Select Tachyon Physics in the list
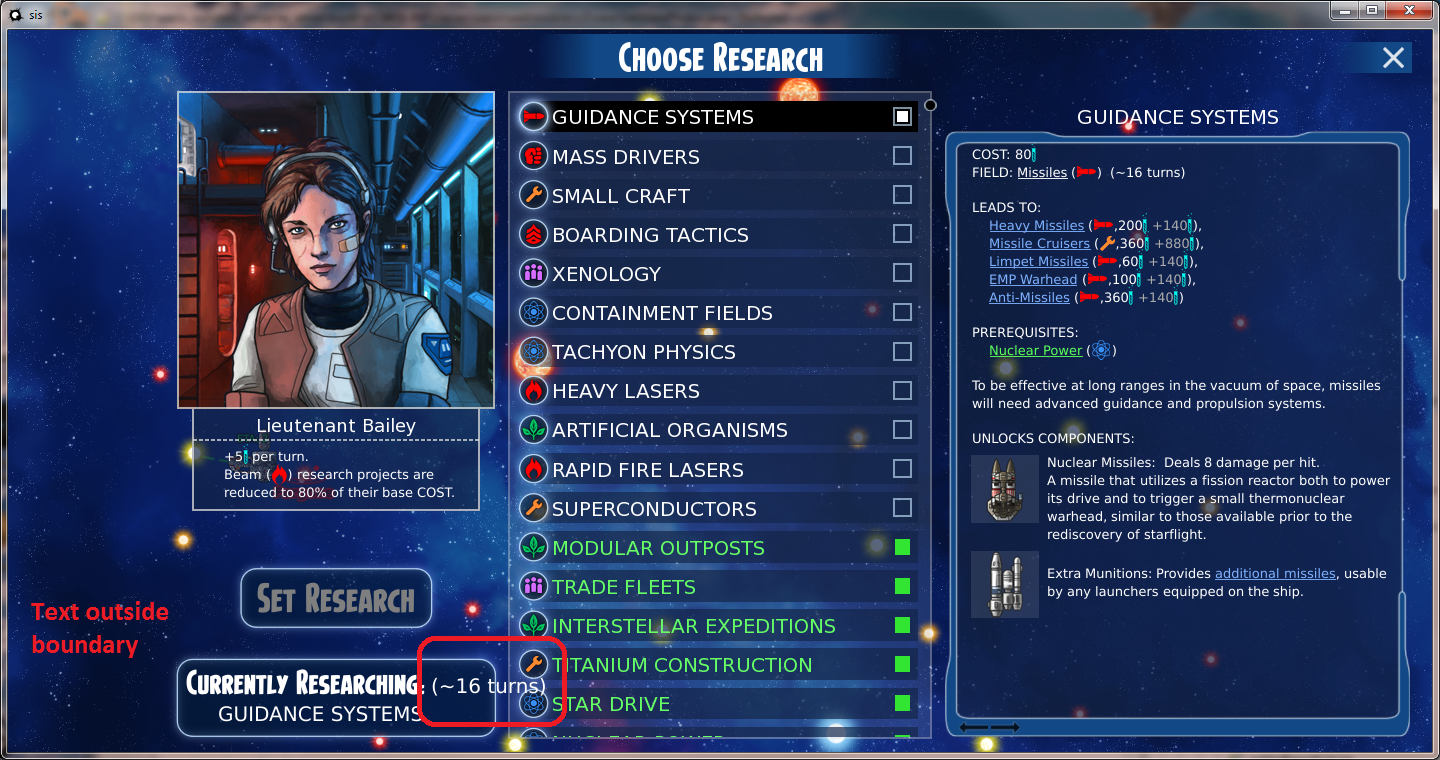Image resolution: width=1440 pixels, height=760 pixels. click(643, 352)
